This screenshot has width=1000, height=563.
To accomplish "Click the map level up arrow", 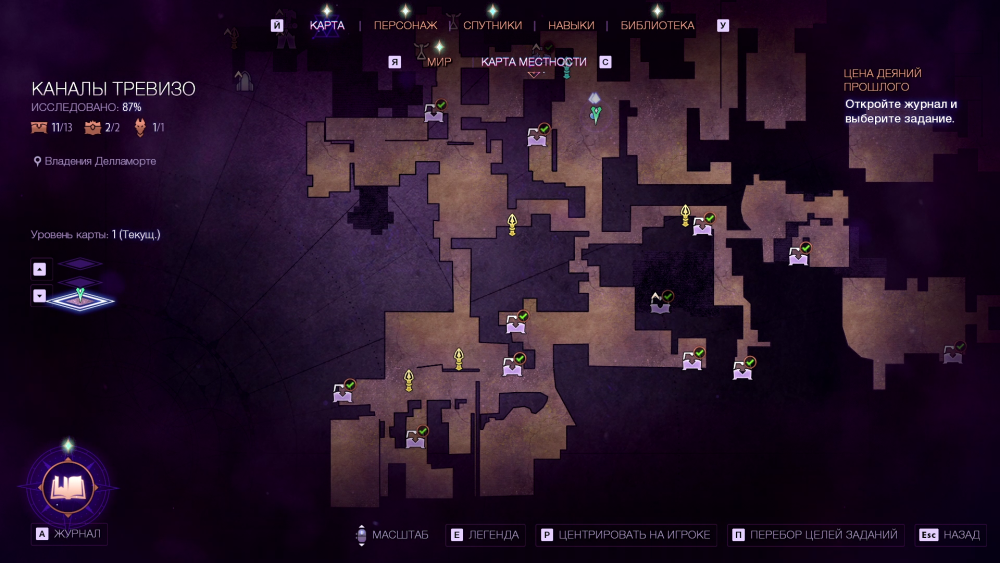I will click(40, 268).
